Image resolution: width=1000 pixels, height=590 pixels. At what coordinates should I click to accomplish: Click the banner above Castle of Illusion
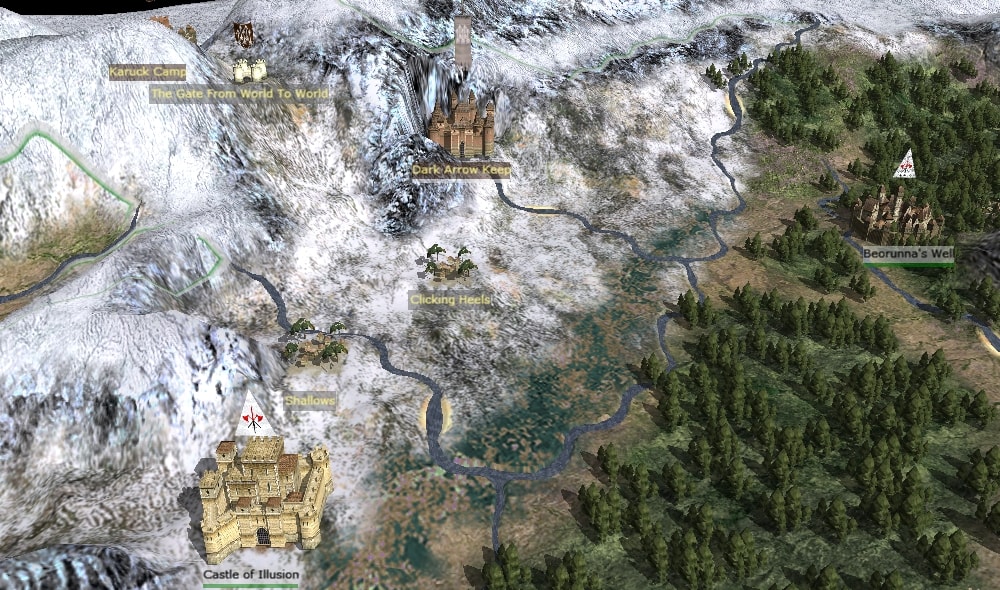click(254, 417)
